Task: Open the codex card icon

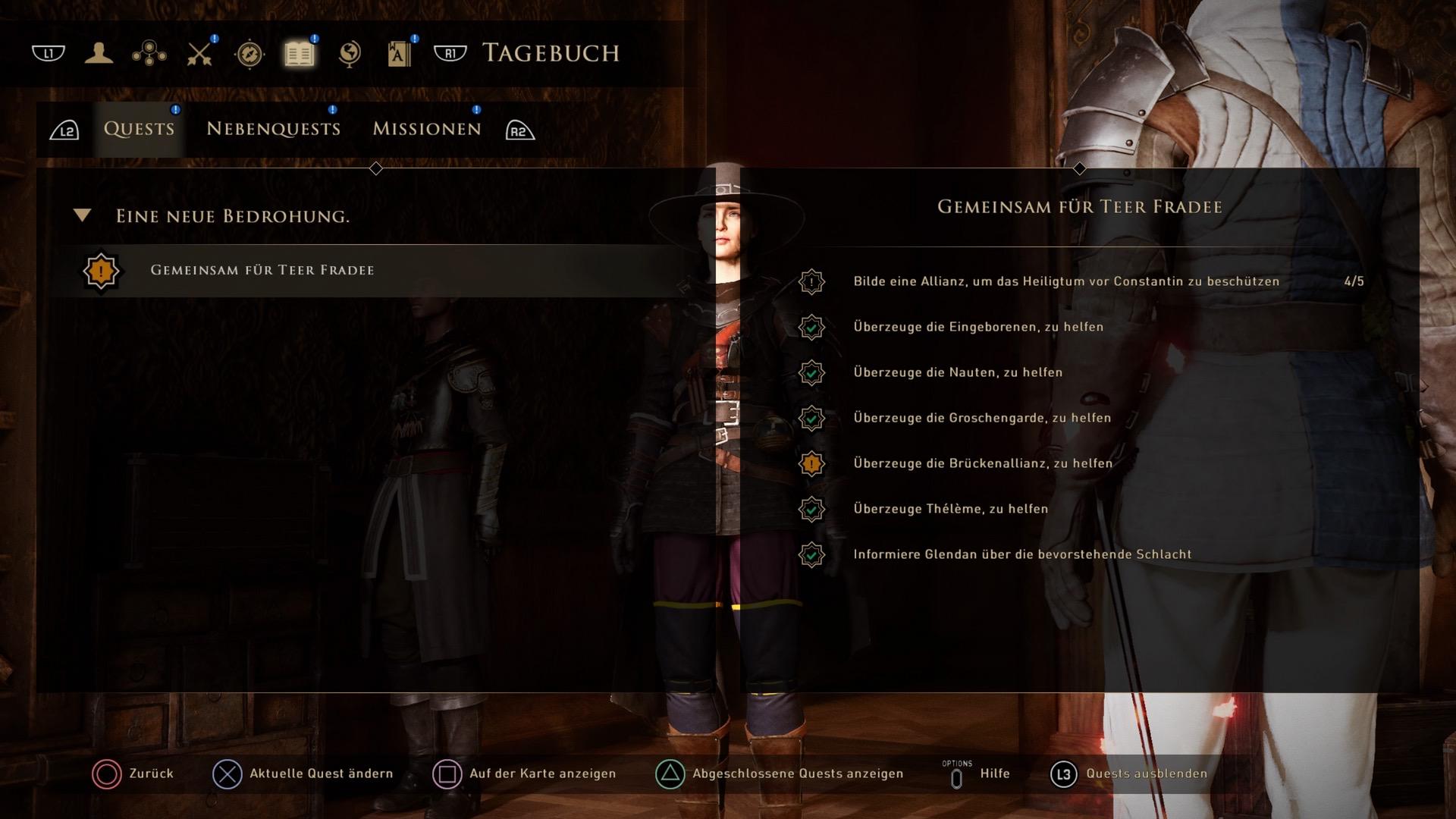Action: 400,53
